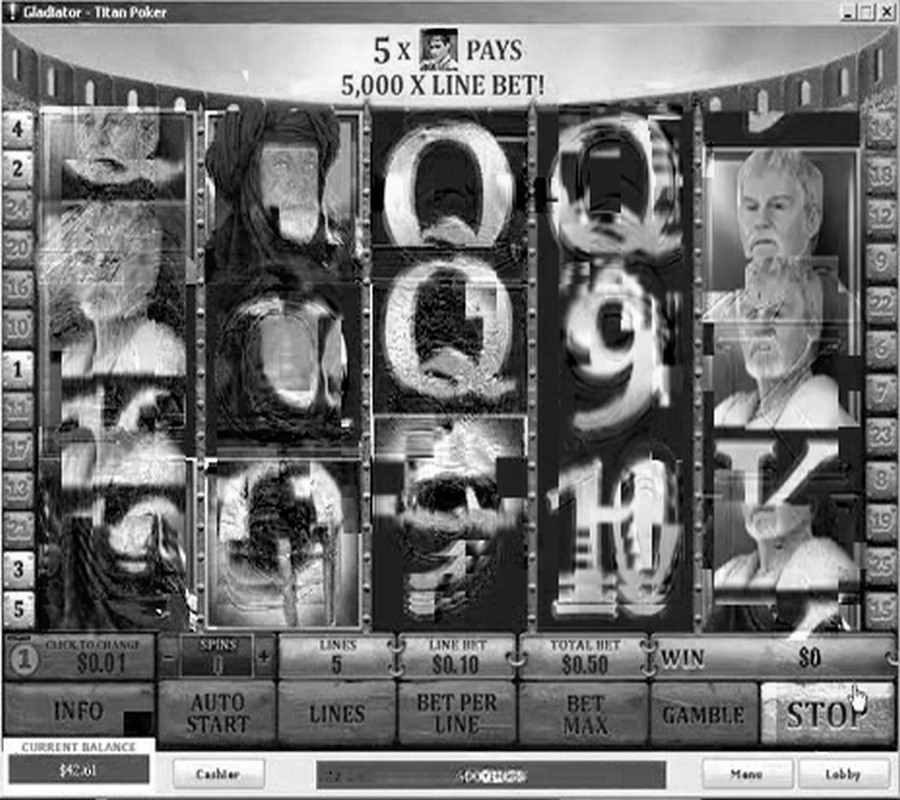Stop the spinning reels
Image resolution: width=900 pixels, height=800 pixels.
tap(826, 714)
